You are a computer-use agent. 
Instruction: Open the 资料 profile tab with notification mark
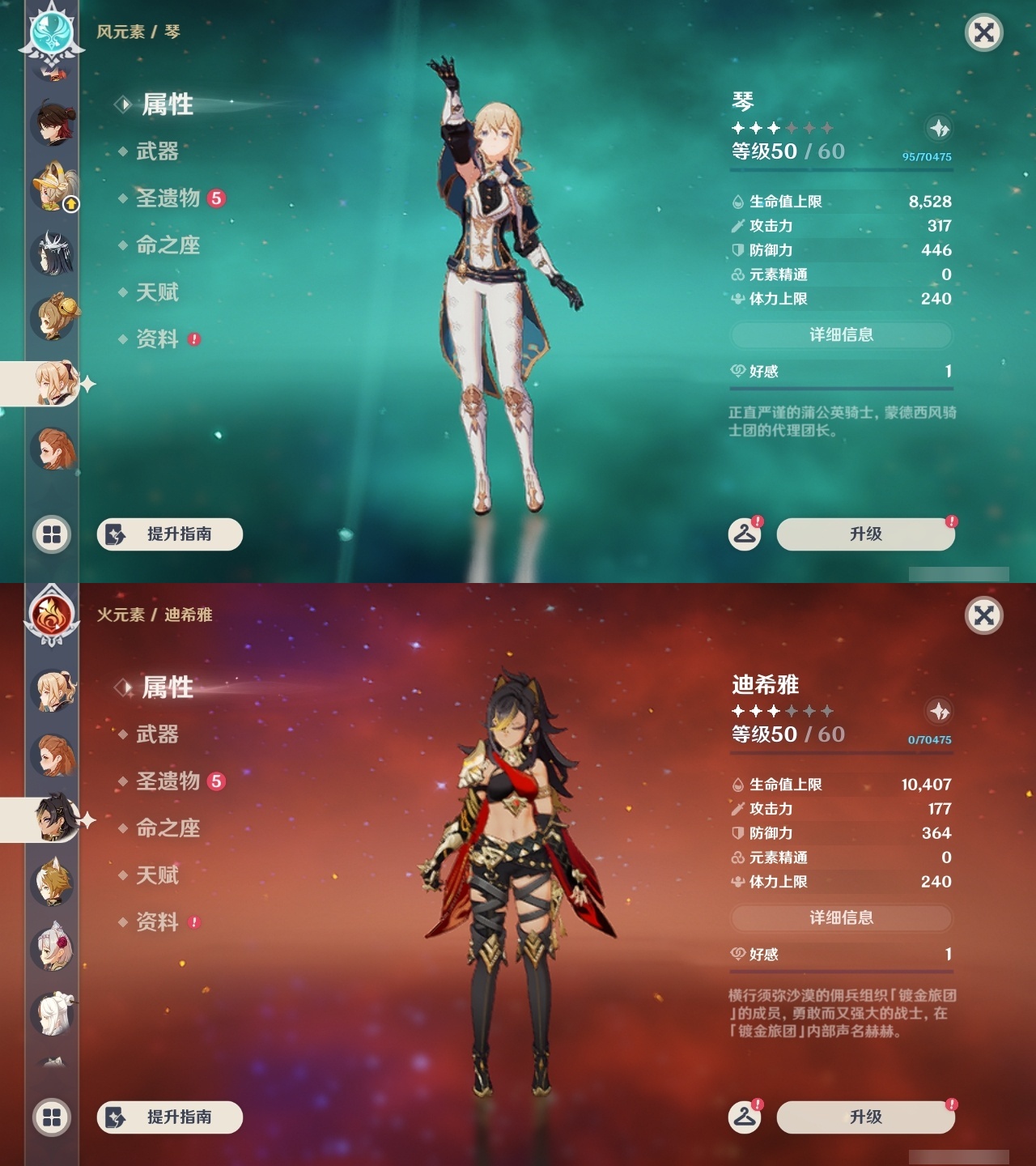coord(159,339)
